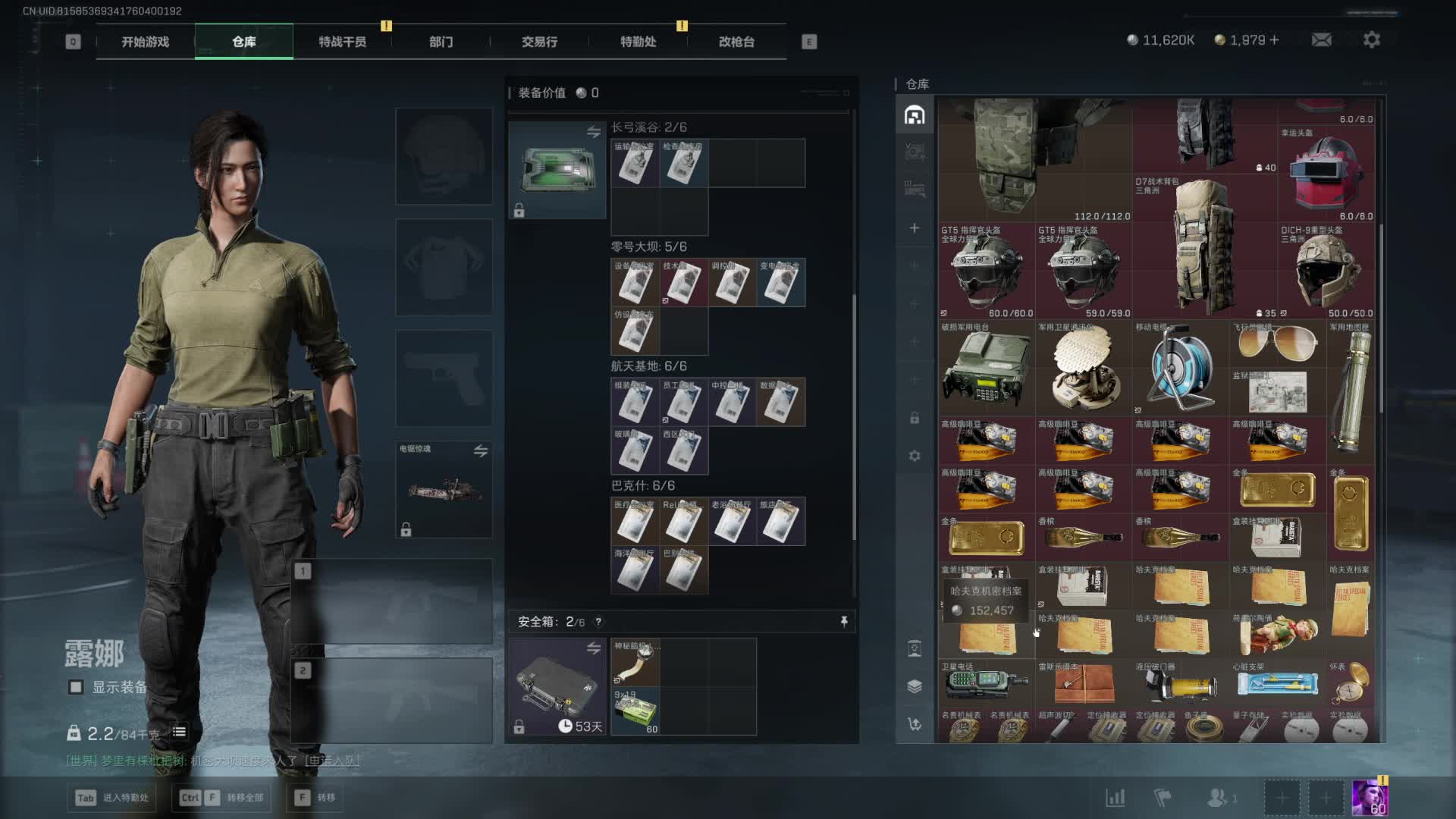Open the 安全箱 help question mark
Image resolution: width=1456 pixels, height=819 pixels.
598,622
